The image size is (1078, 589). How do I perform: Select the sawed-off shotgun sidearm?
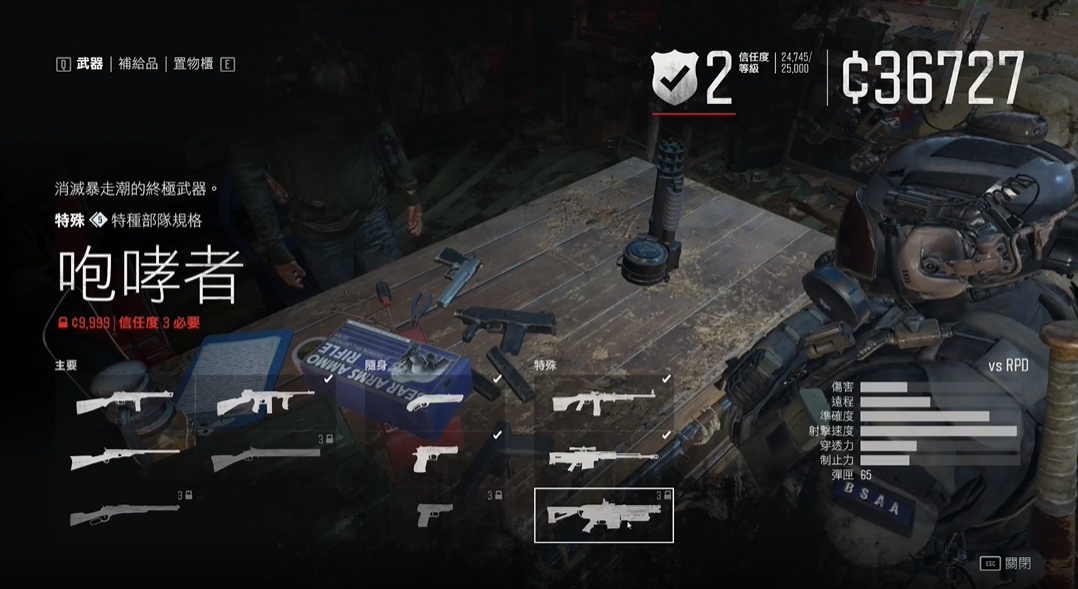(435, 402)
